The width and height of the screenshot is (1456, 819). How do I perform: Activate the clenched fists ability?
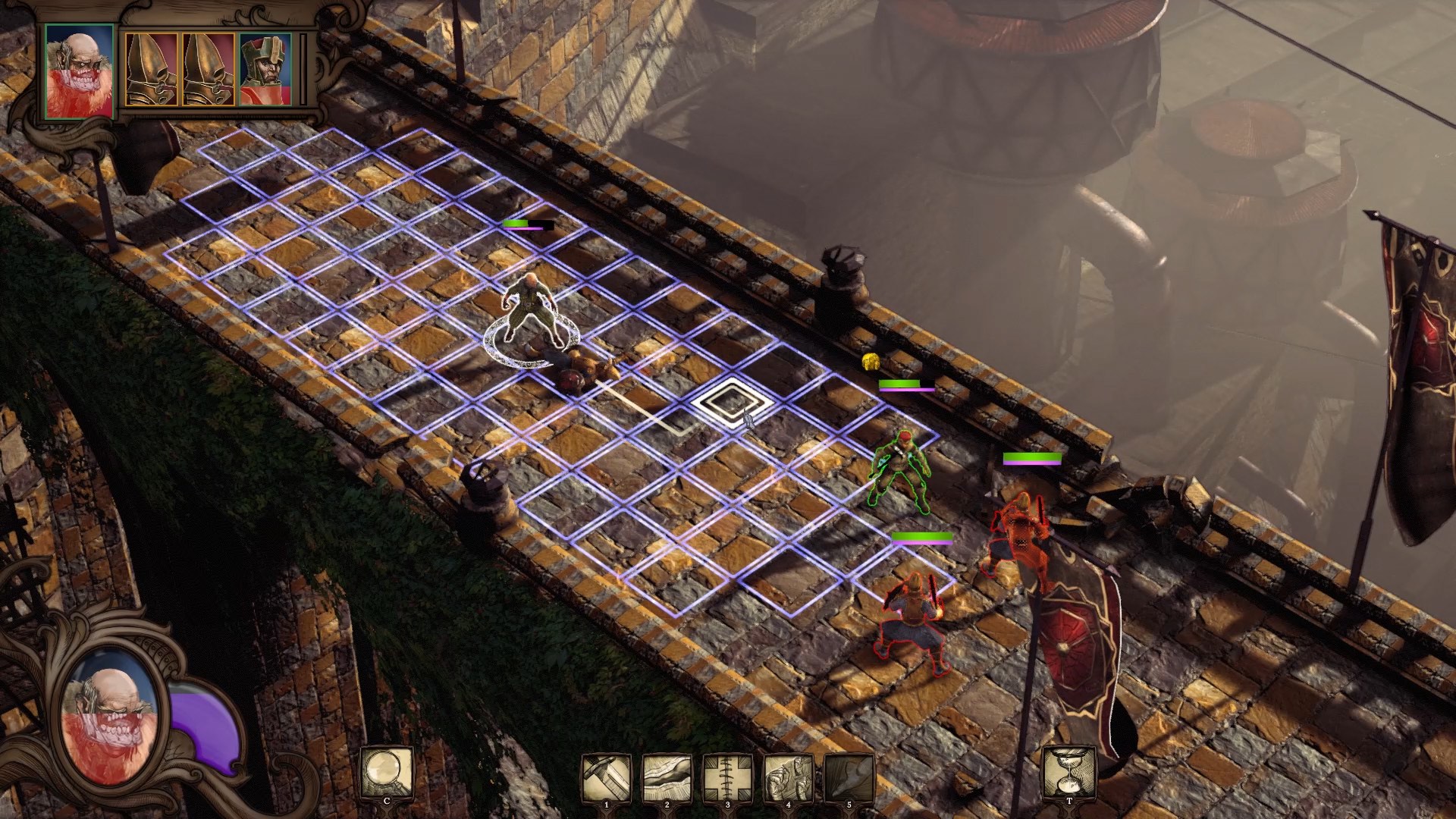point(788,777)
